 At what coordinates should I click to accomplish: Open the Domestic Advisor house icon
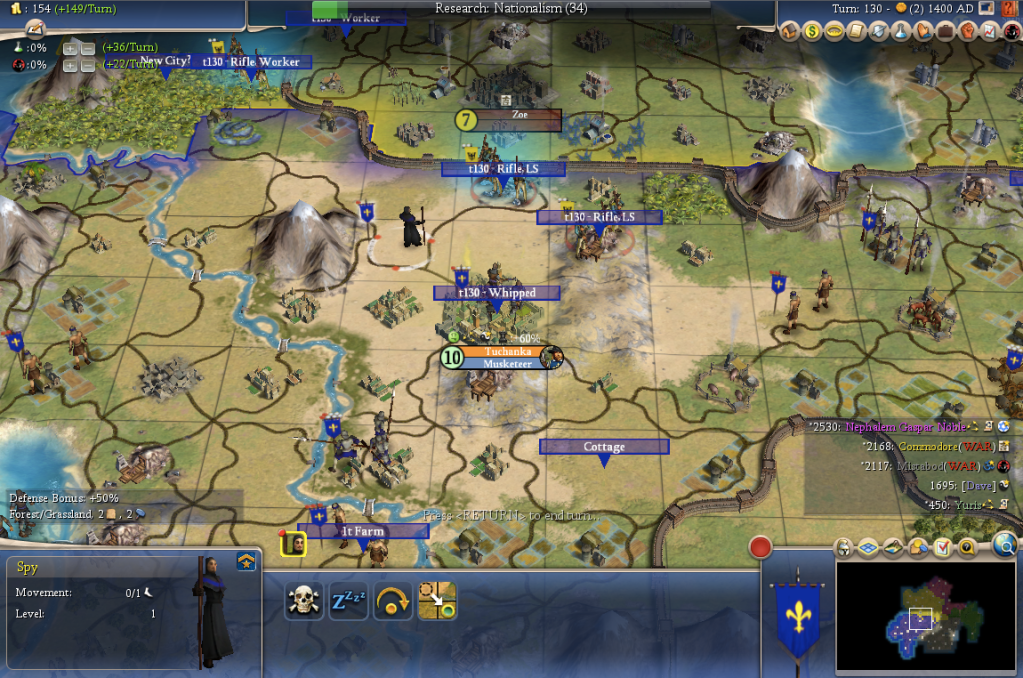789,32
